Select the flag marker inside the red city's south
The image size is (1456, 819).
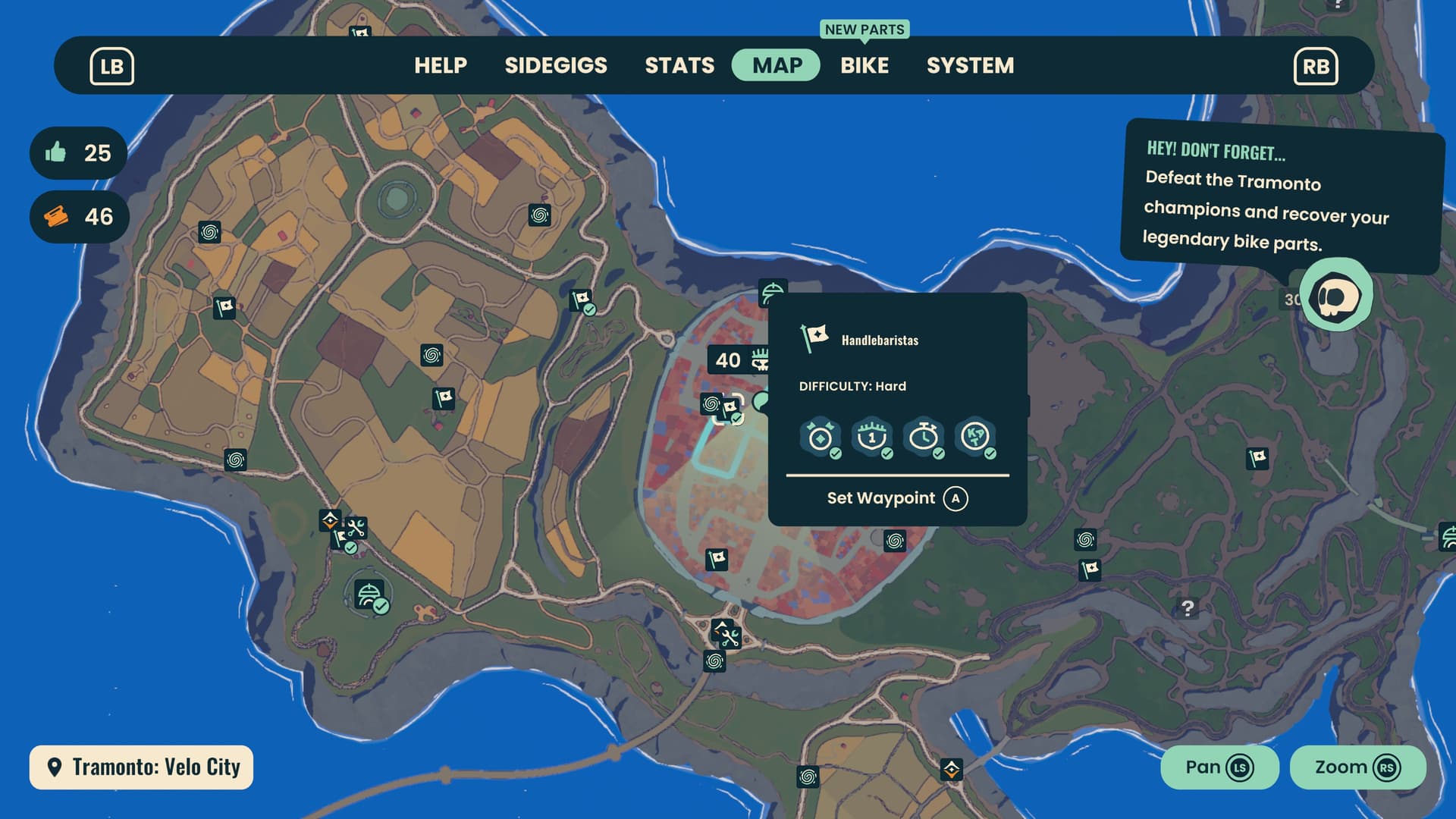click(717, 560)
